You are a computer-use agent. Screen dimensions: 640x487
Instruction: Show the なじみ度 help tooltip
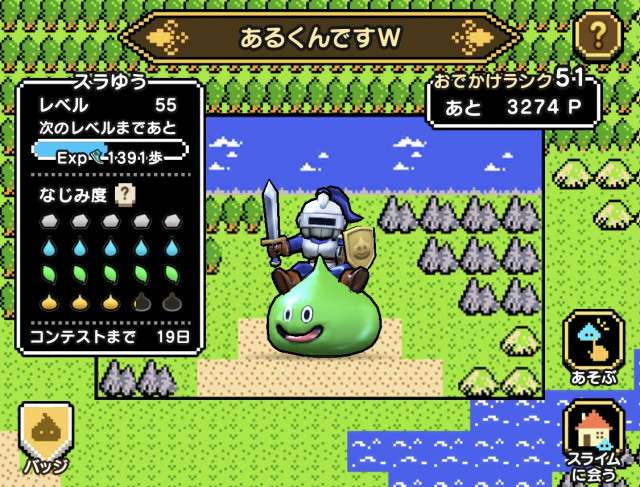click(126, 194)
